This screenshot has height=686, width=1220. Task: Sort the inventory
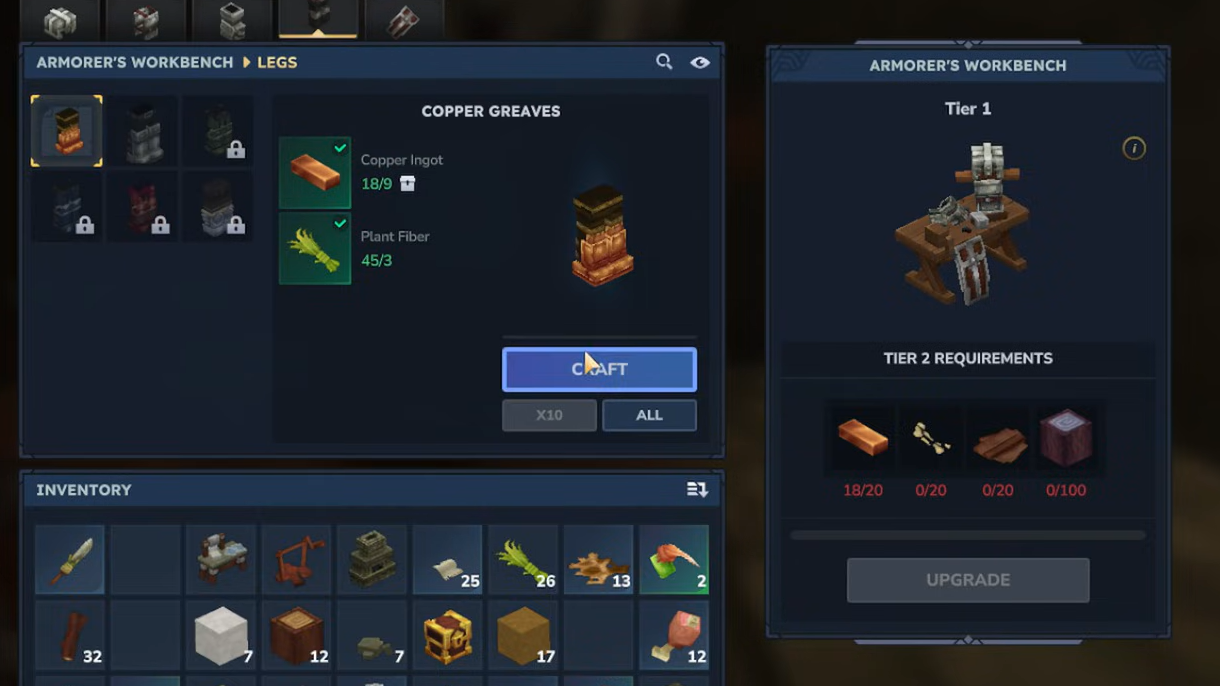[697, 490]
